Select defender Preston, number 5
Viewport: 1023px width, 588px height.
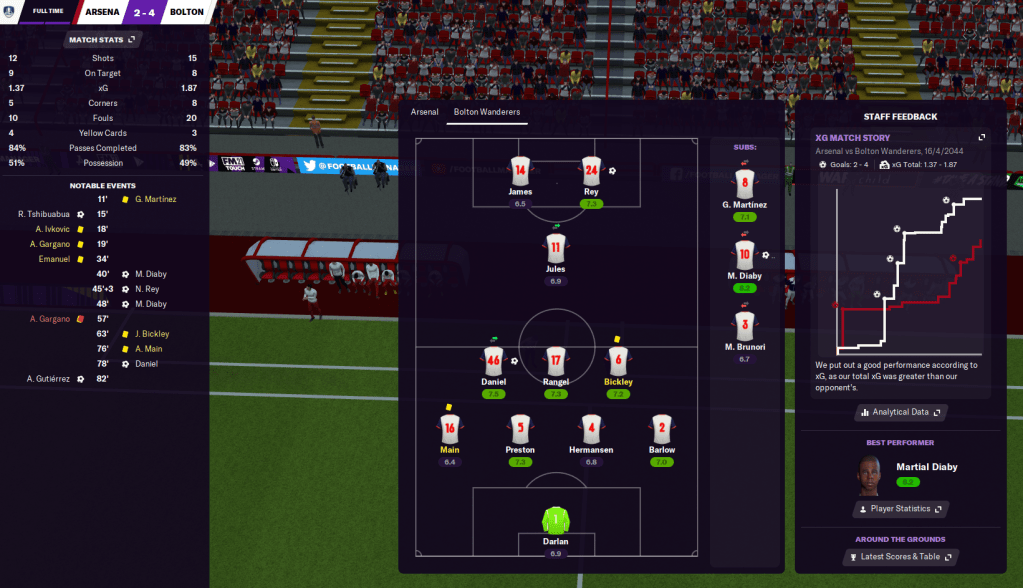520,430
